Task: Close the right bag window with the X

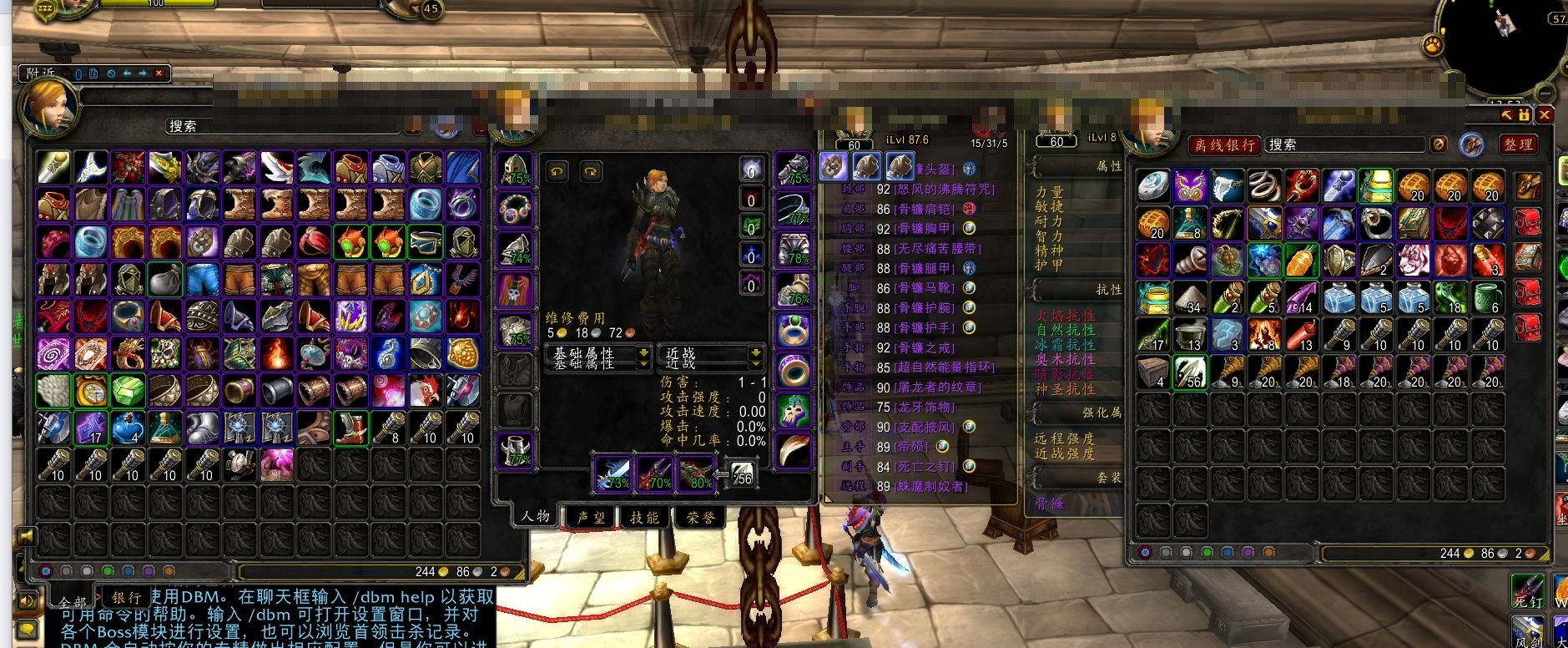Action: [1545, 114]
